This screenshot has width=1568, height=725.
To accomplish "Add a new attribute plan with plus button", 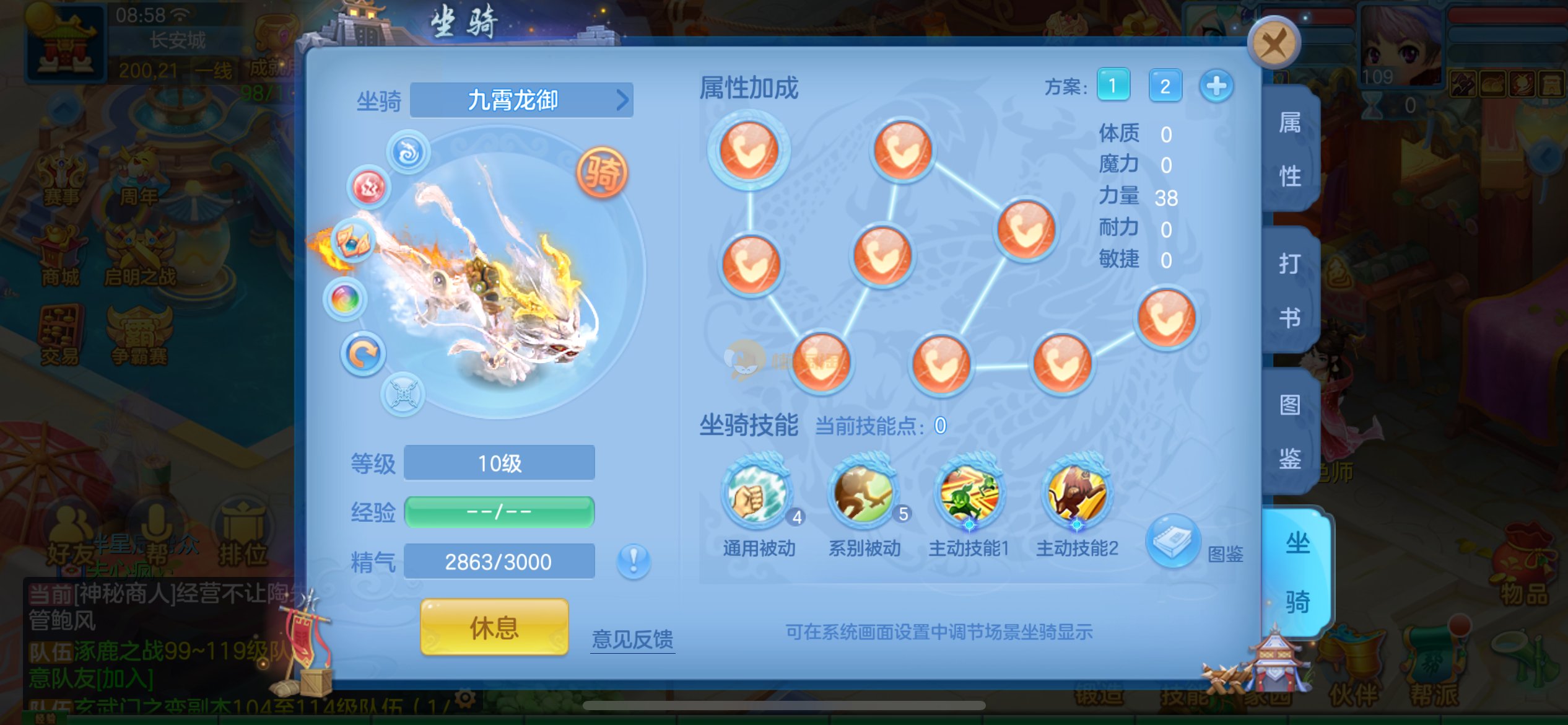I will (x=1216, y=86).
